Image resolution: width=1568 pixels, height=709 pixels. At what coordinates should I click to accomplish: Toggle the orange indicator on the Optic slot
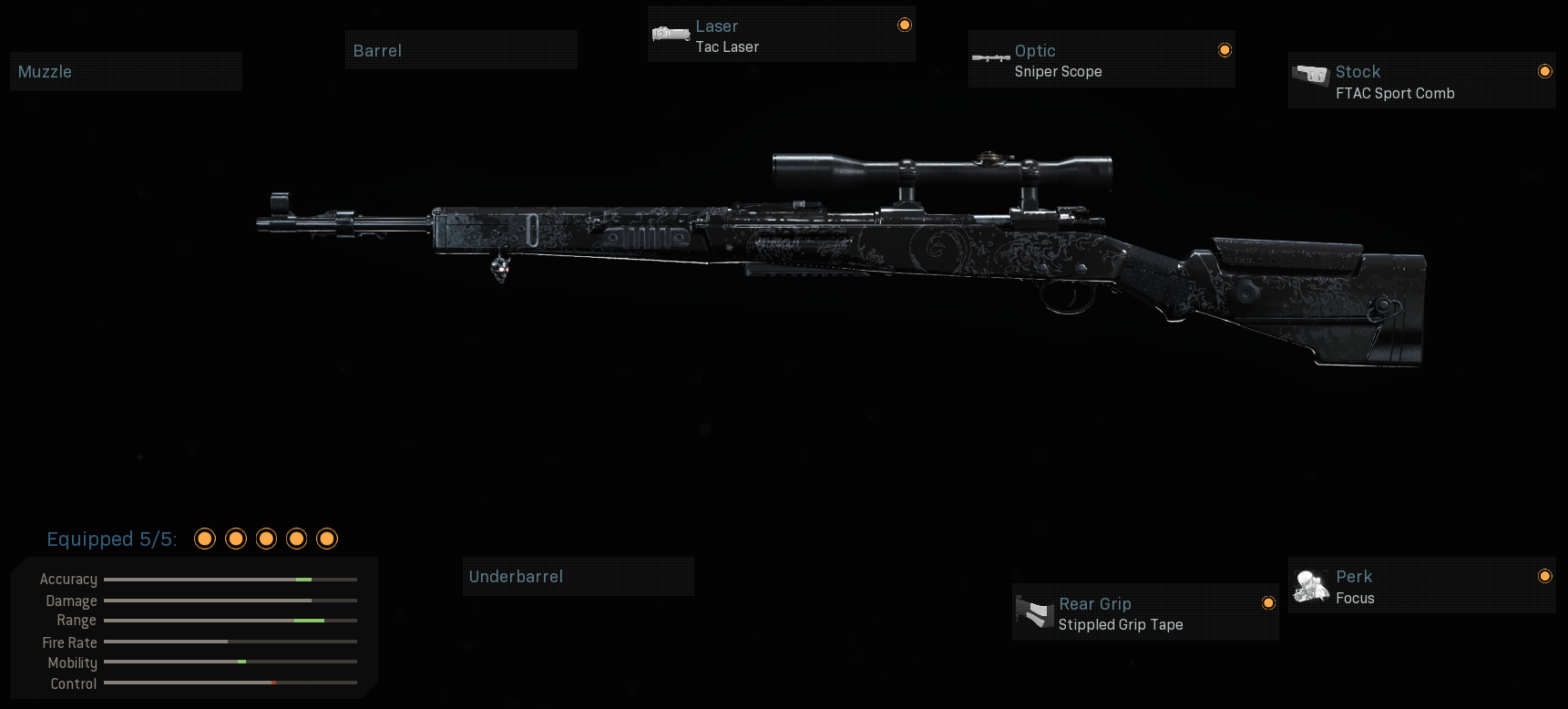(1225, 51)
